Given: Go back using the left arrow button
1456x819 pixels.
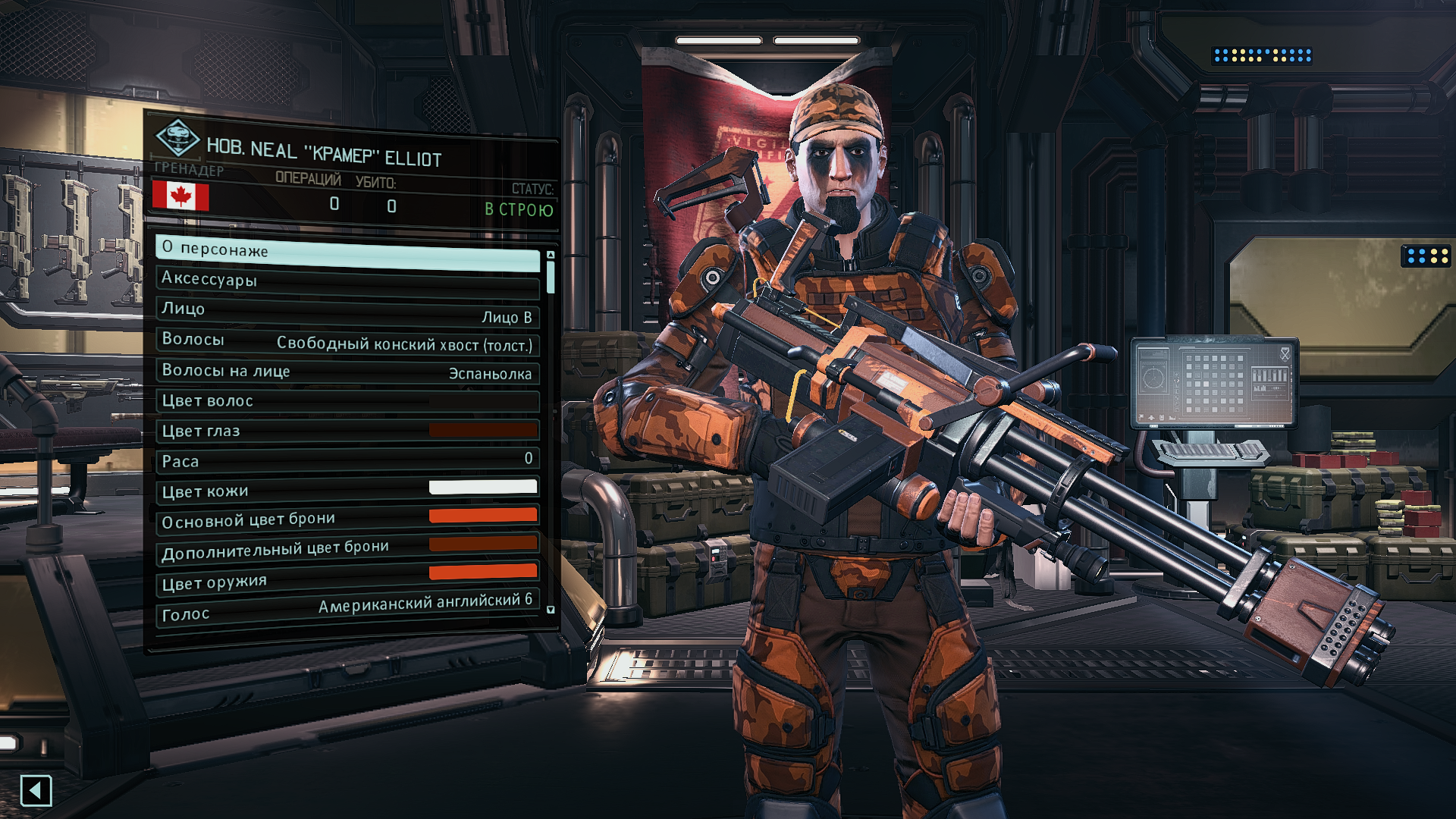Looking at the screenshot, I should pyautogui.click(x=36, y=791).
